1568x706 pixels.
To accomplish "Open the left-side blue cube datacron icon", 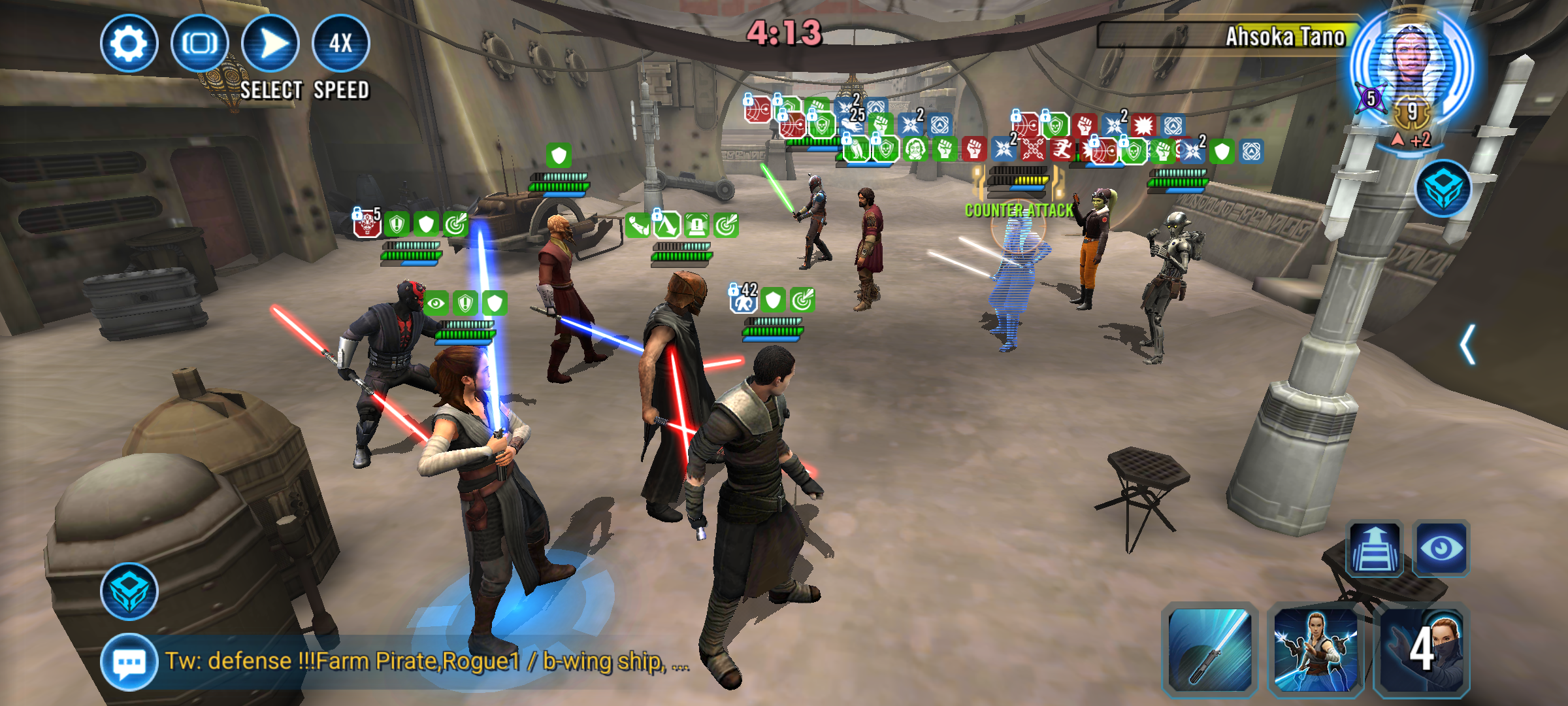I will 129,591.
